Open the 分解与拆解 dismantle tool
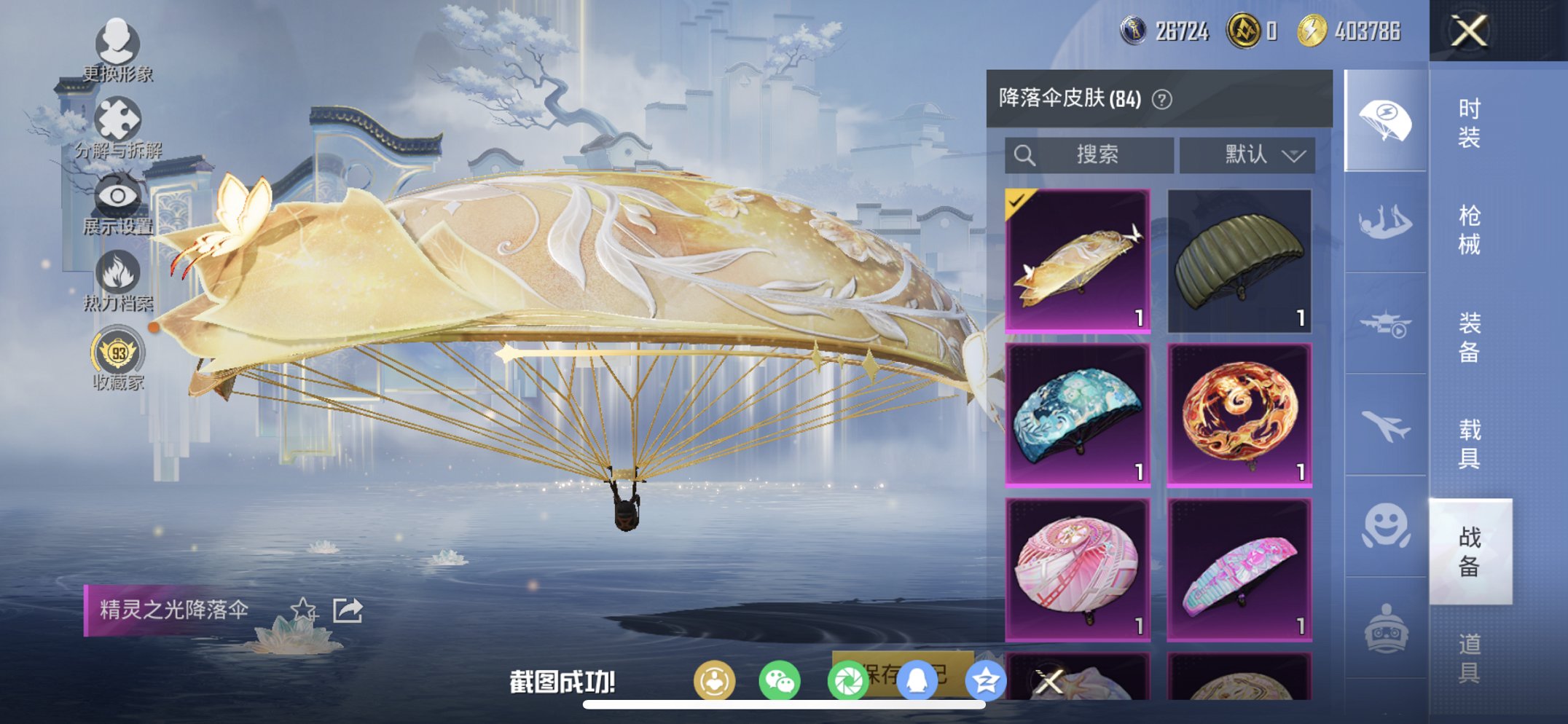Viewport: 1568px width, 724px height. [x=121, y=117]
